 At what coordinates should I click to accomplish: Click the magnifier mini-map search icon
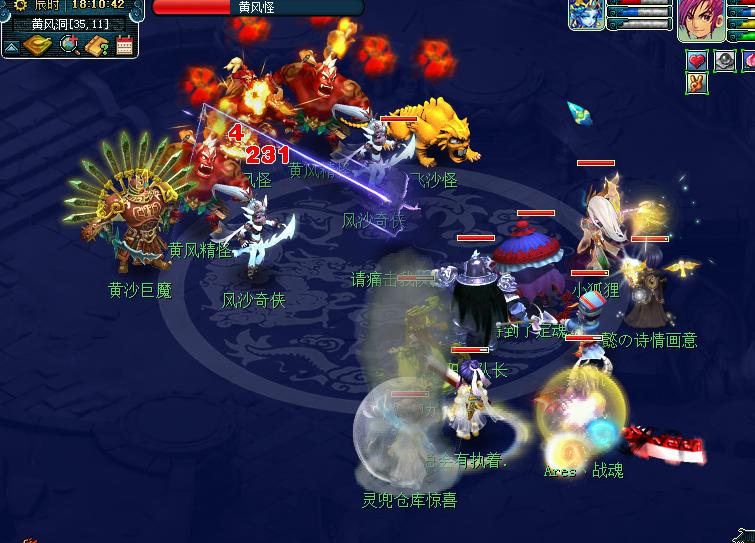click(69, 45)
